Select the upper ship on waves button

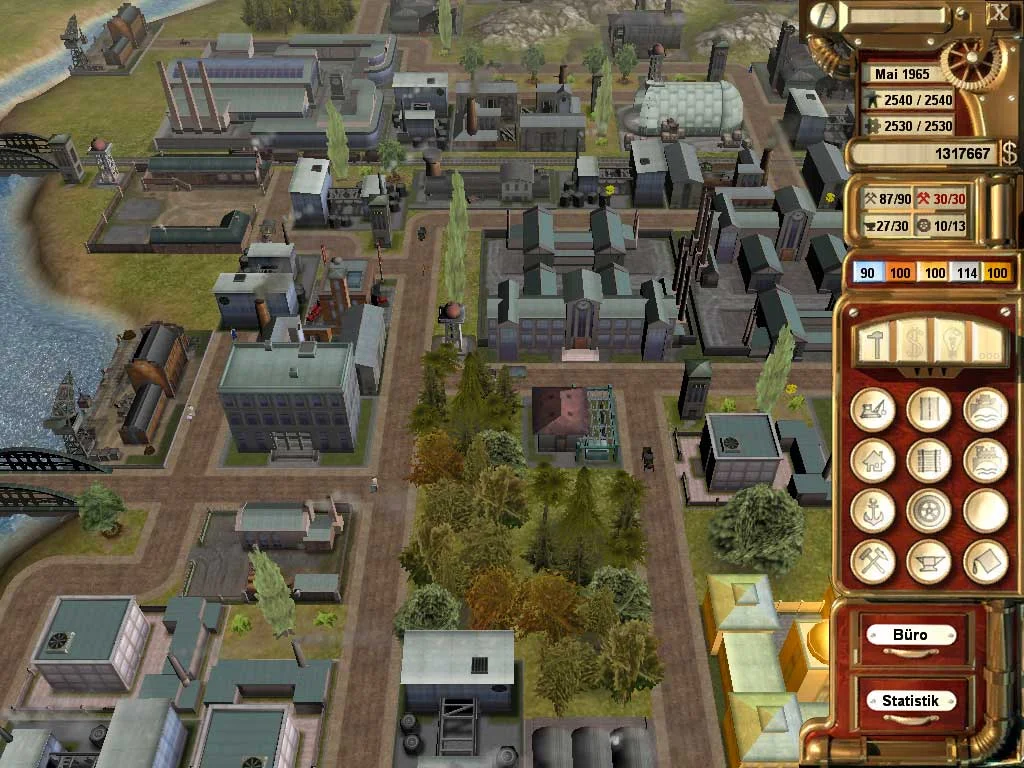pyautogui.click(x=985, y=410)
